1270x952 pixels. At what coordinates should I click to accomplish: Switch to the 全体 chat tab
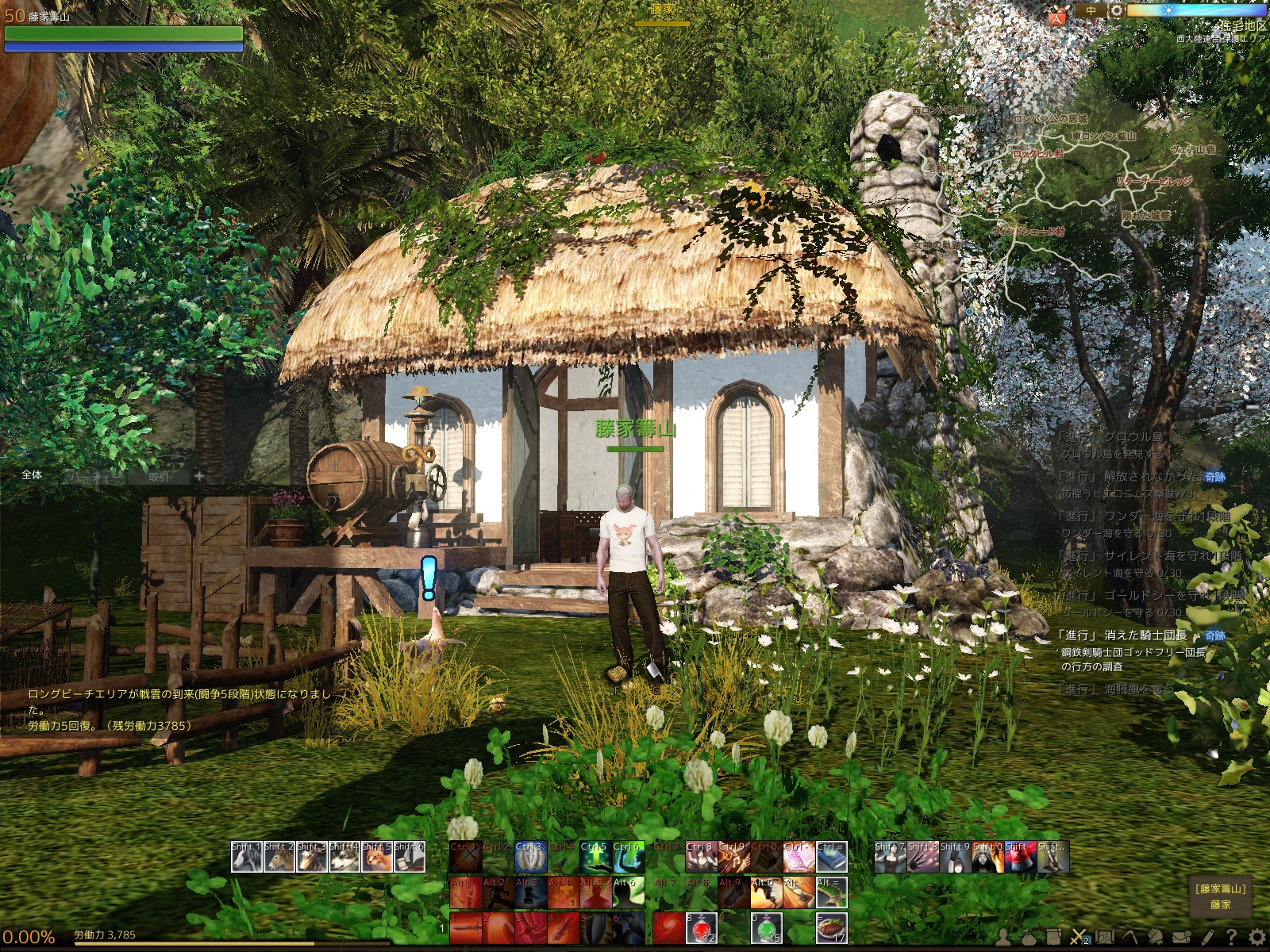tap(32, 475)
